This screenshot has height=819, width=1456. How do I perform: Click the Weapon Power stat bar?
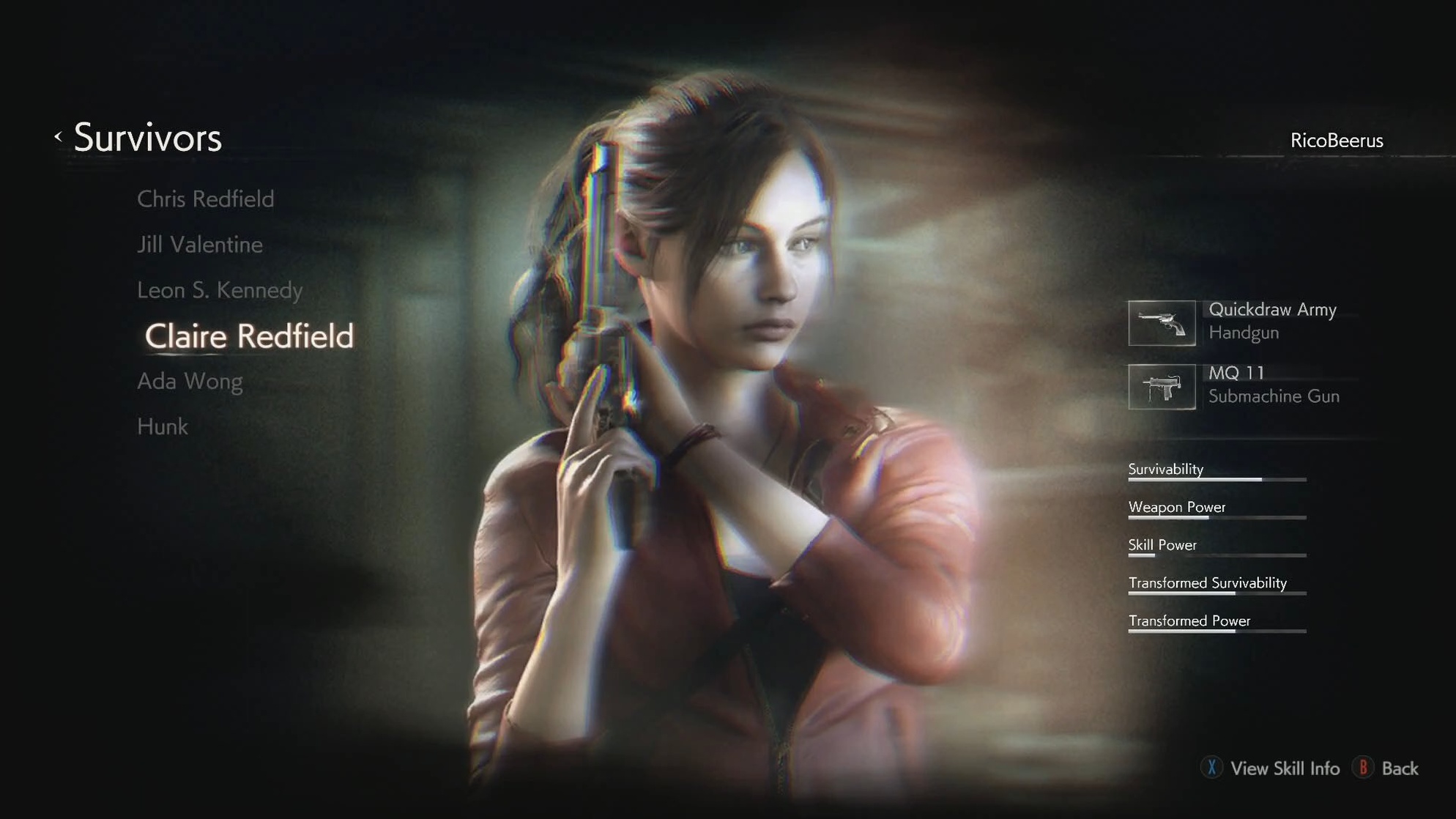point(1216,517)
